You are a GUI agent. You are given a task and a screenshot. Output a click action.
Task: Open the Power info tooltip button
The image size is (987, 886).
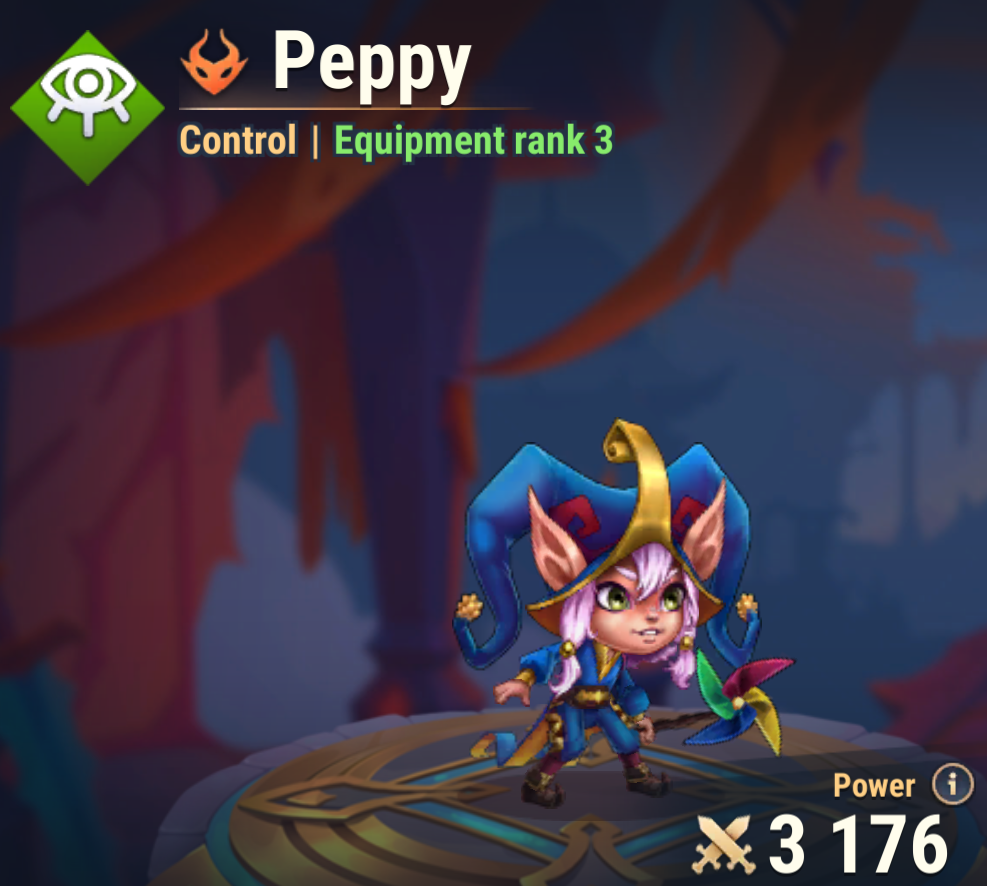[x=951, y=785]
